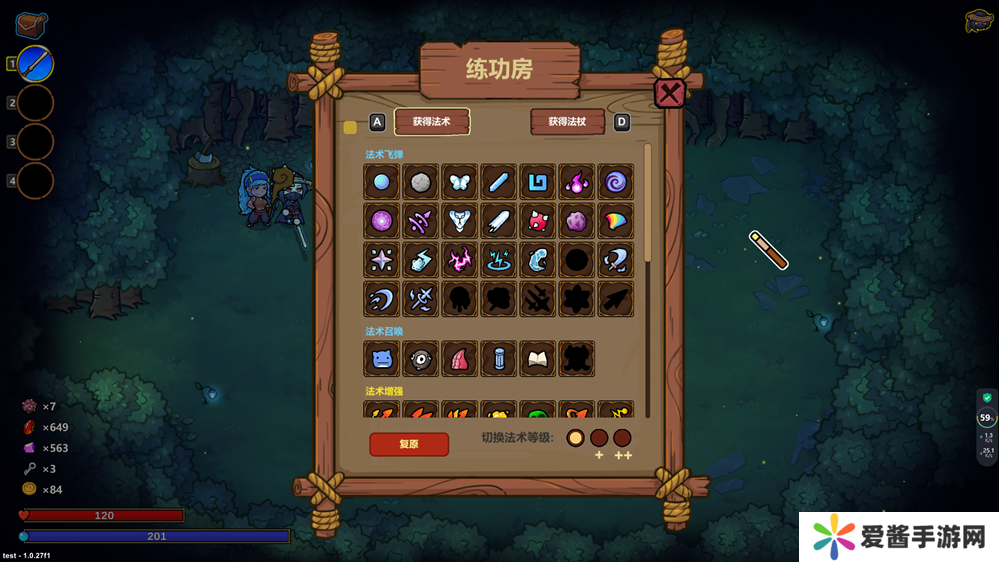Choose the double plus spell level
Image resolution: width=999 pixels, height=562 pixels.
(622, 437)
